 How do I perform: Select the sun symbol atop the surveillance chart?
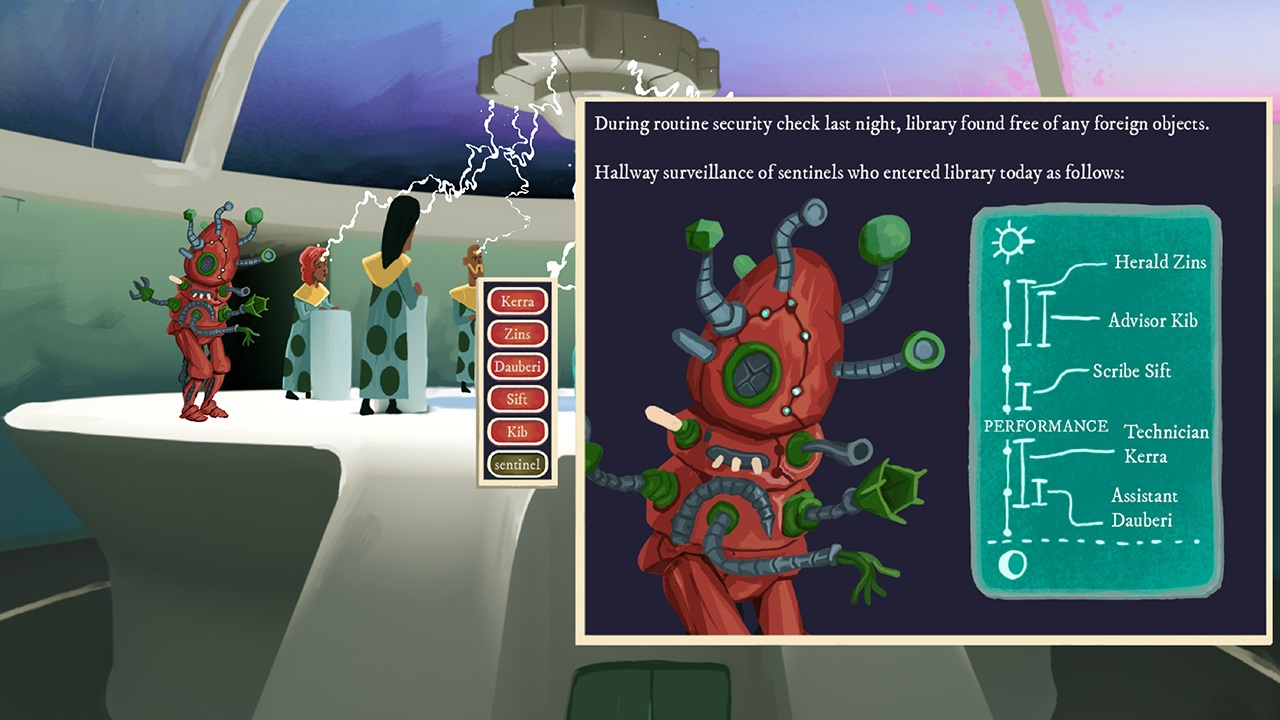[1011, 240]
